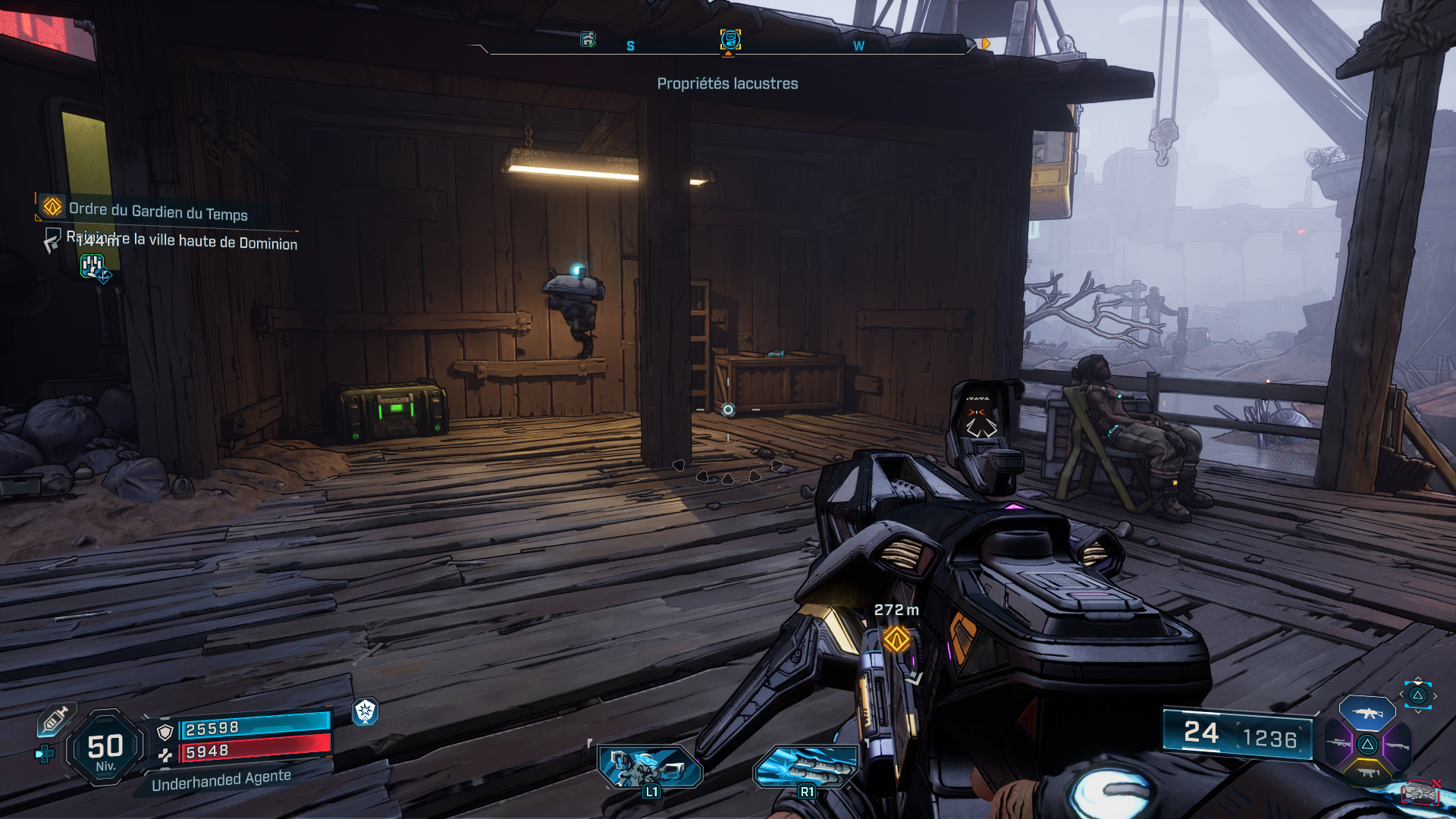Click the left chevron beside the weapon swap triangle
The image size is (1456, 819).
click(x=1401, y=695)
